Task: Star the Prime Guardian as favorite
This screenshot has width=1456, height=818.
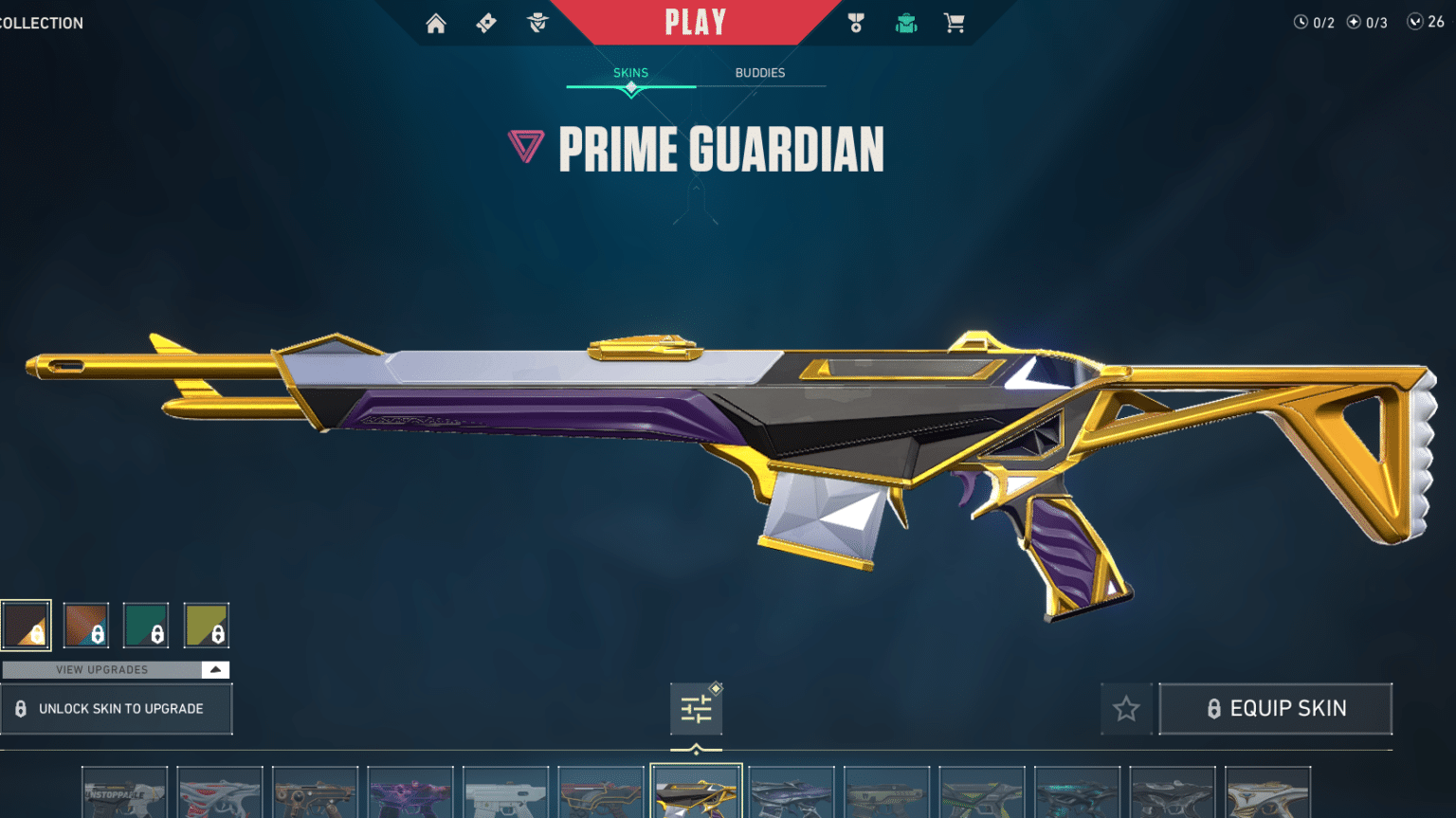Action: 1126,708
